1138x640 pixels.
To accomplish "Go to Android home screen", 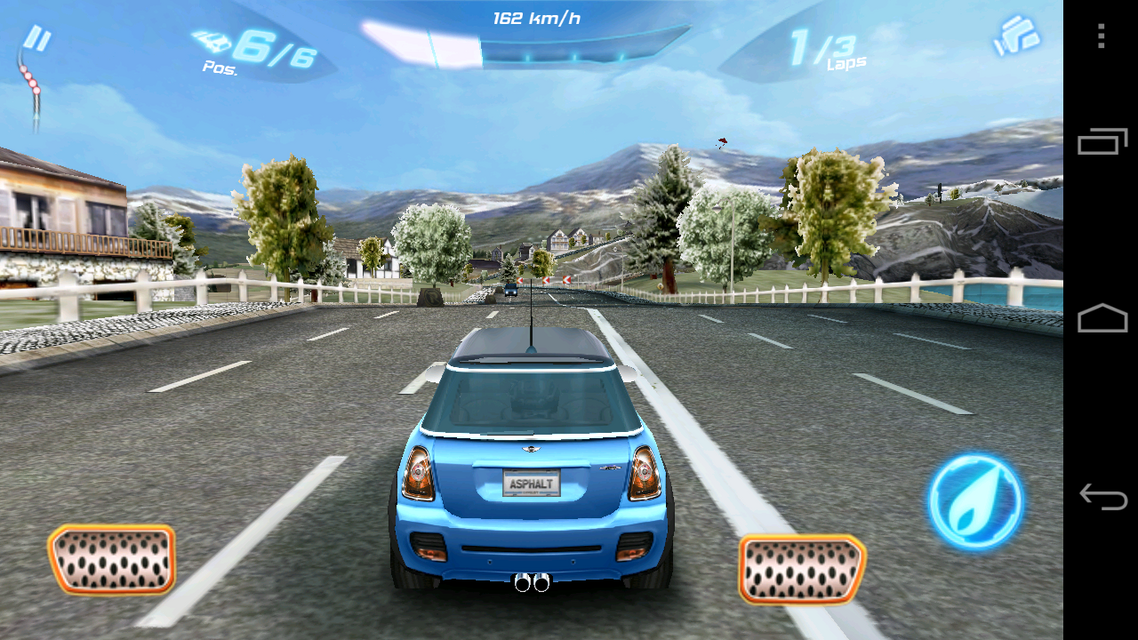I will [x=1101, y=319].
